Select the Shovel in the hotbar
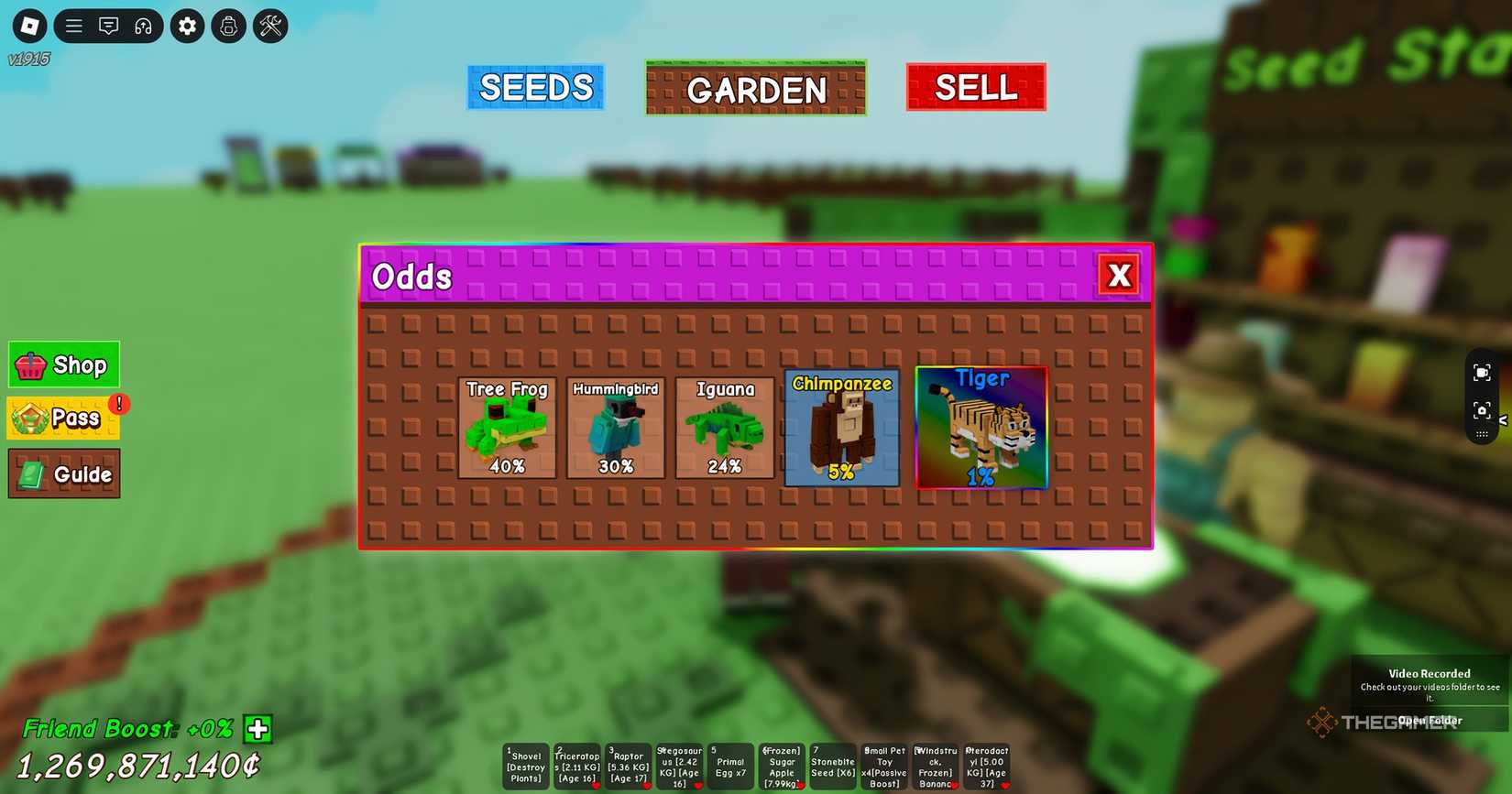 click(525, 766)
